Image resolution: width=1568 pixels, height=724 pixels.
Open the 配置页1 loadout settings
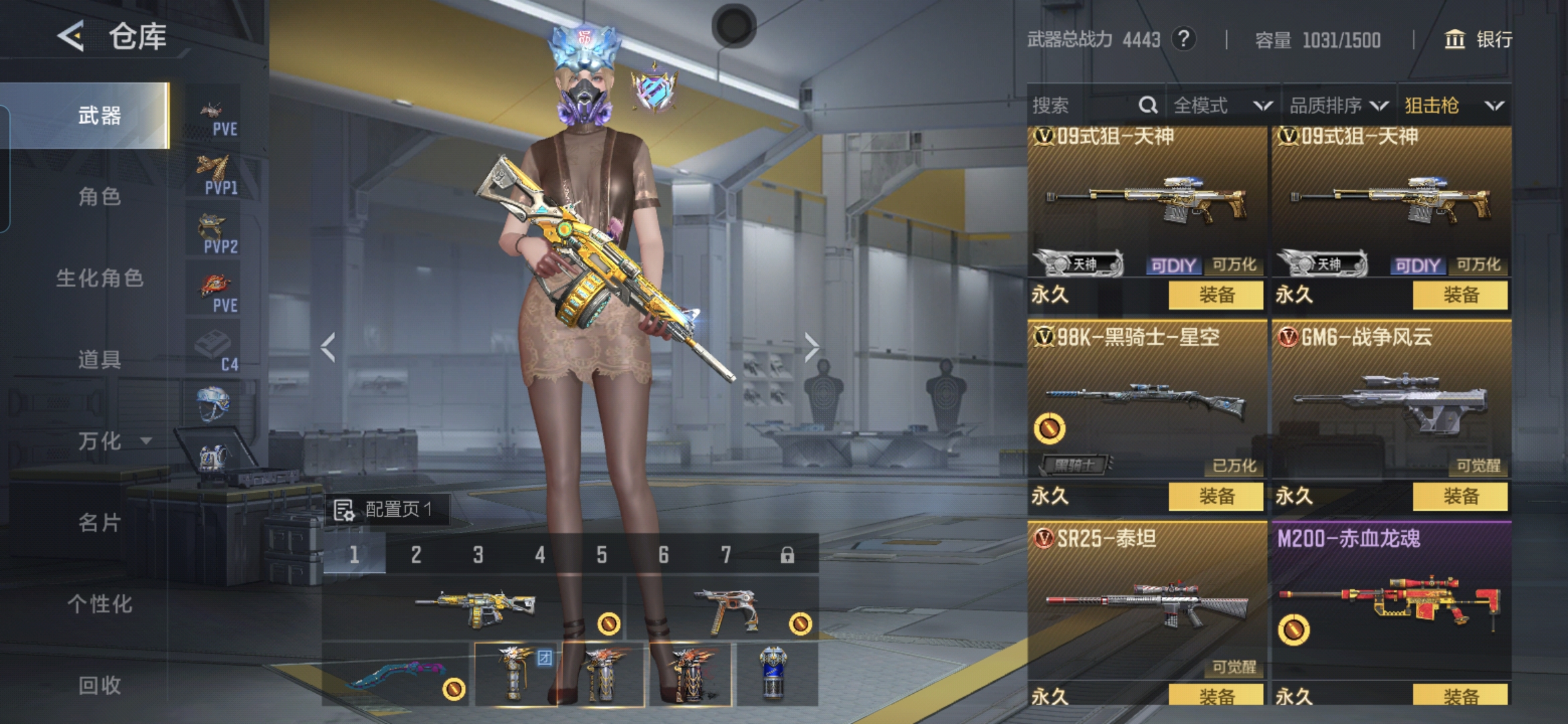tap(387, 509)
